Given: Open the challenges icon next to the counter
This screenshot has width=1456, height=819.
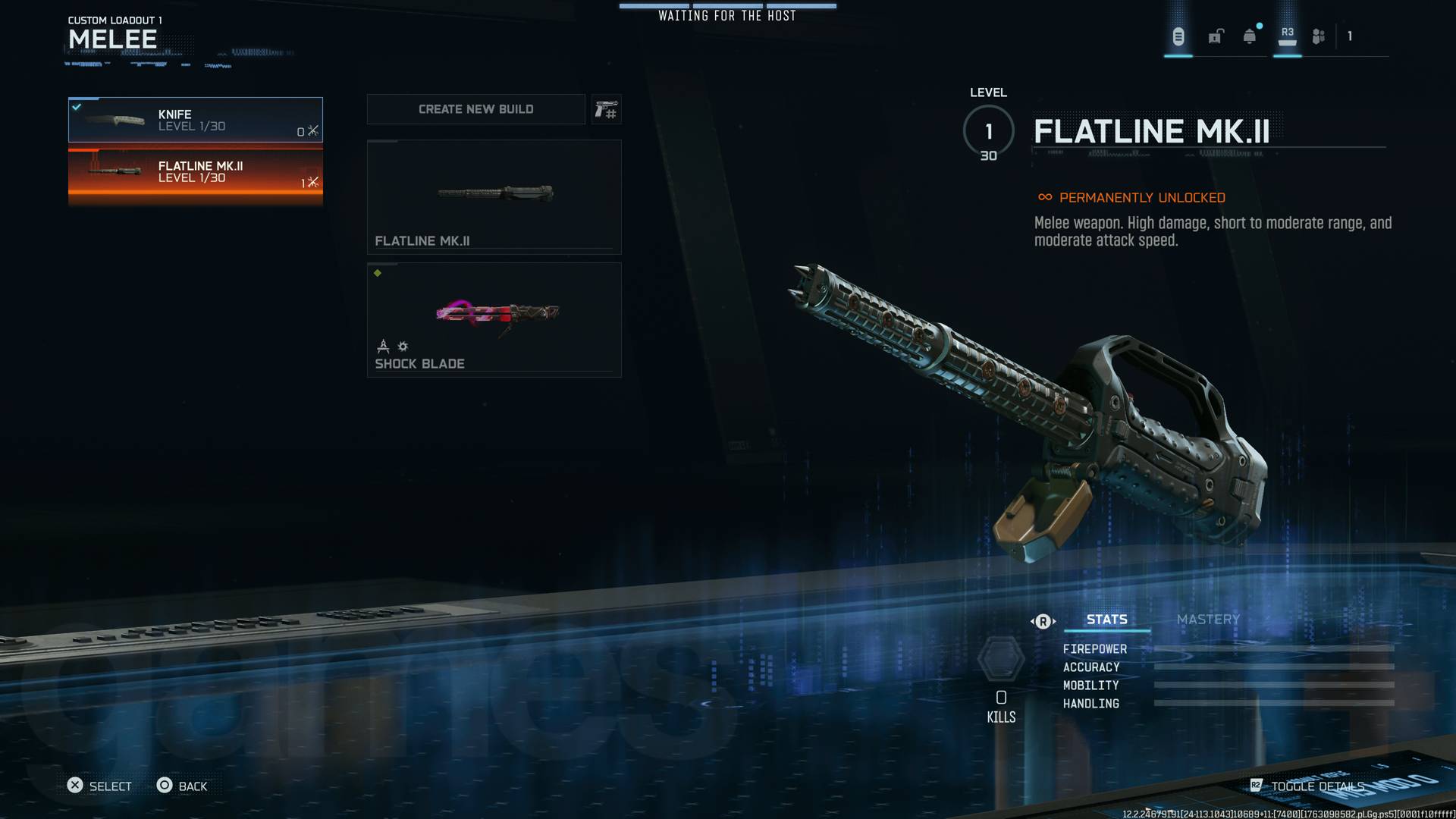Looking at the screenshot, I should point(1319,35).
